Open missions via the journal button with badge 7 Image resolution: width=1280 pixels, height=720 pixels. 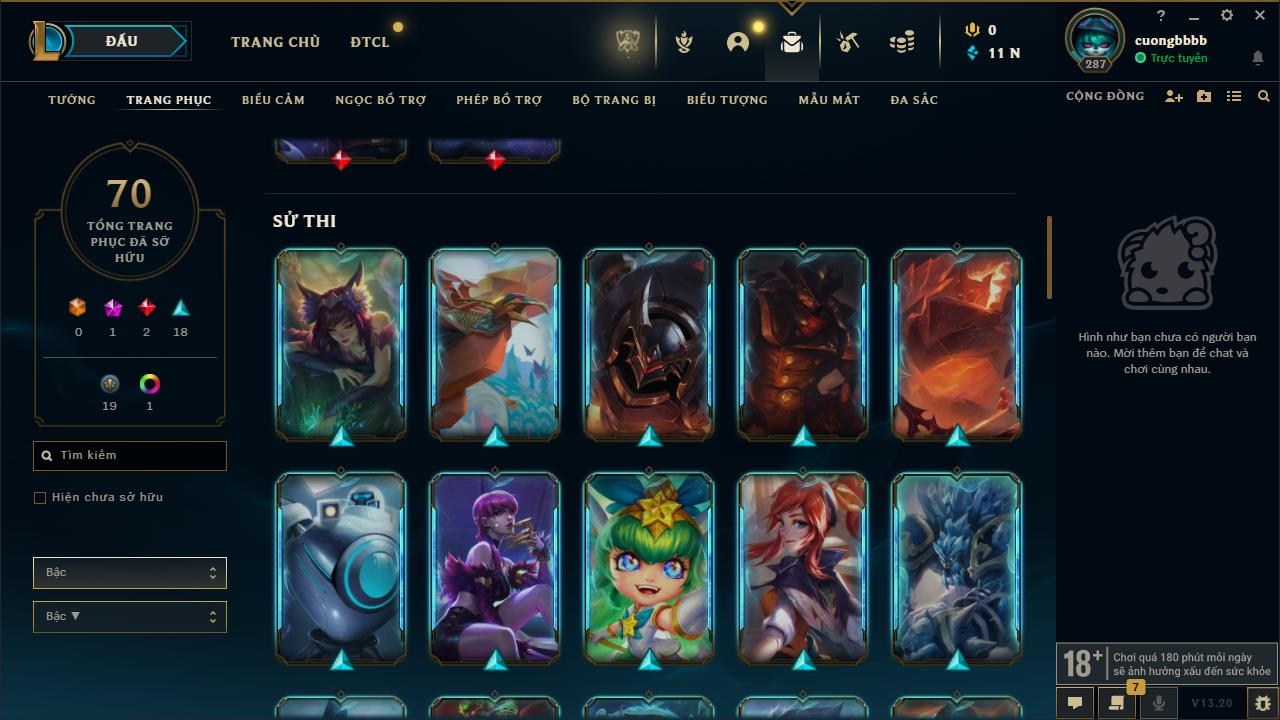tap(1117, 703)
